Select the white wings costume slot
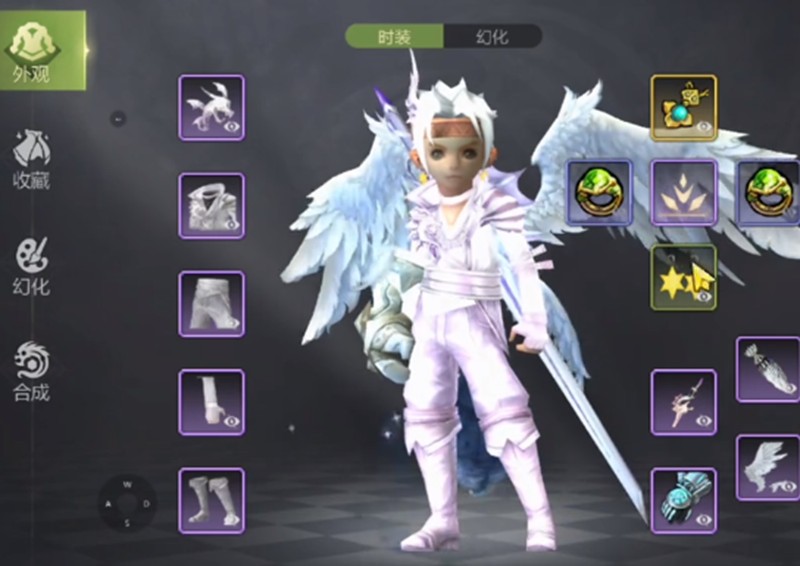The image size is (800, 566). point(768,467)
